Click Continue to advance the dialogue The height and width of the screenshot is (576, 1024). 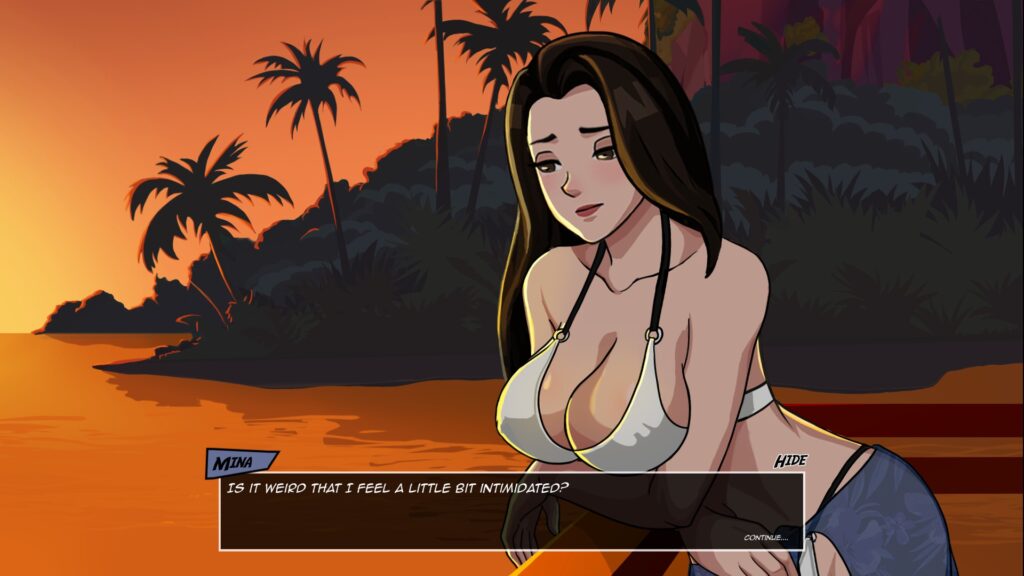765,538
